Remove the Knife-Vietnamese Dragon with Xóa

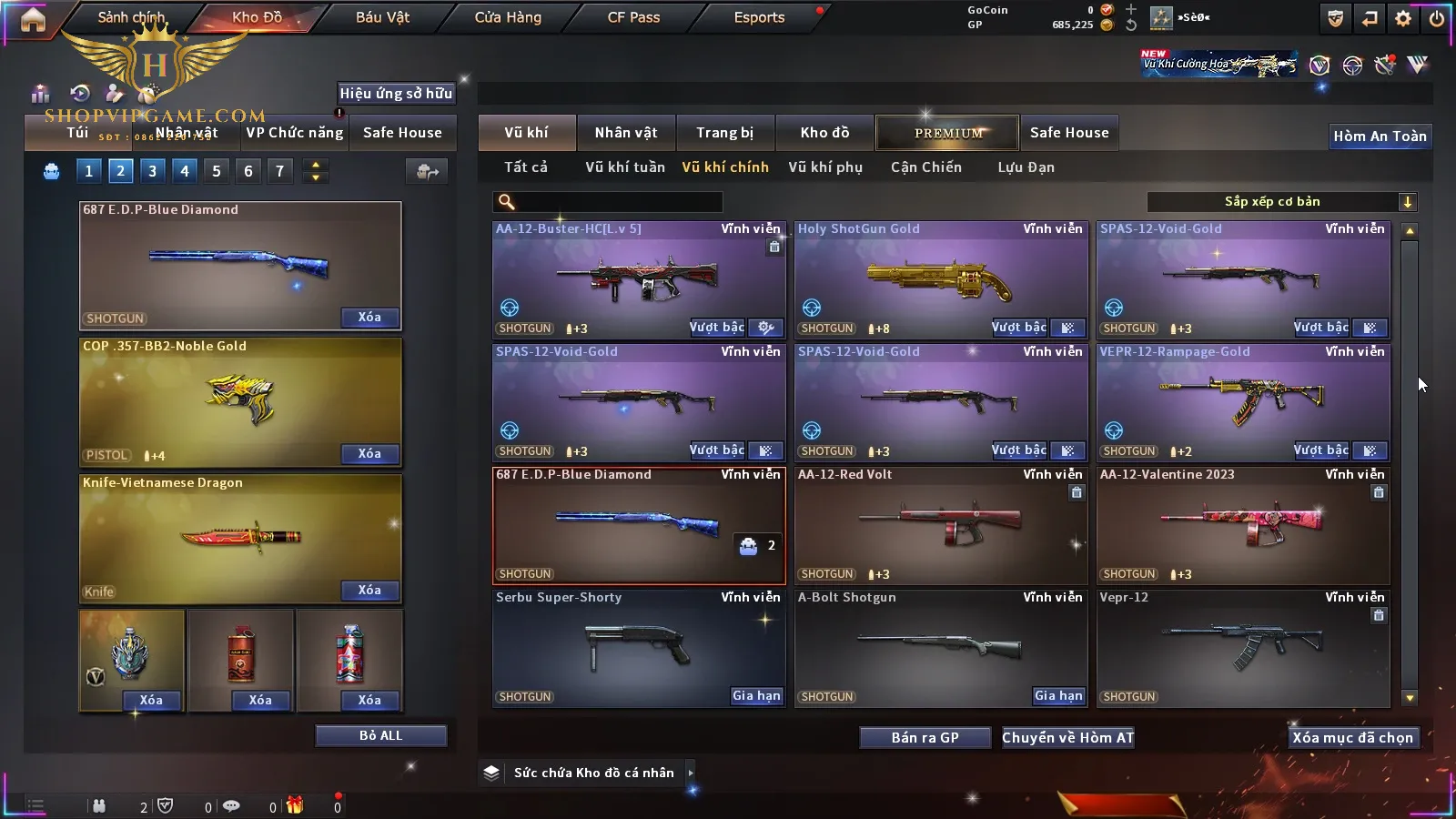pos(369,591)
